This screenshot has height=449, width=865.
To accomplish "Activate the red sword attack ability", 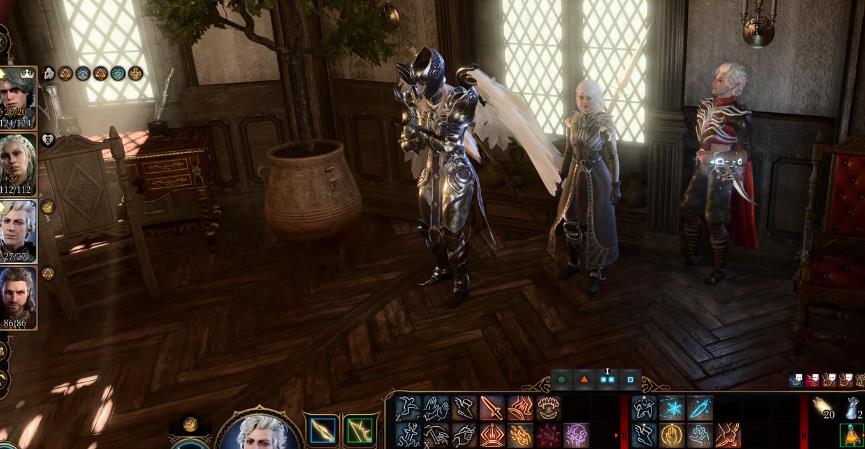I will 492,408.
